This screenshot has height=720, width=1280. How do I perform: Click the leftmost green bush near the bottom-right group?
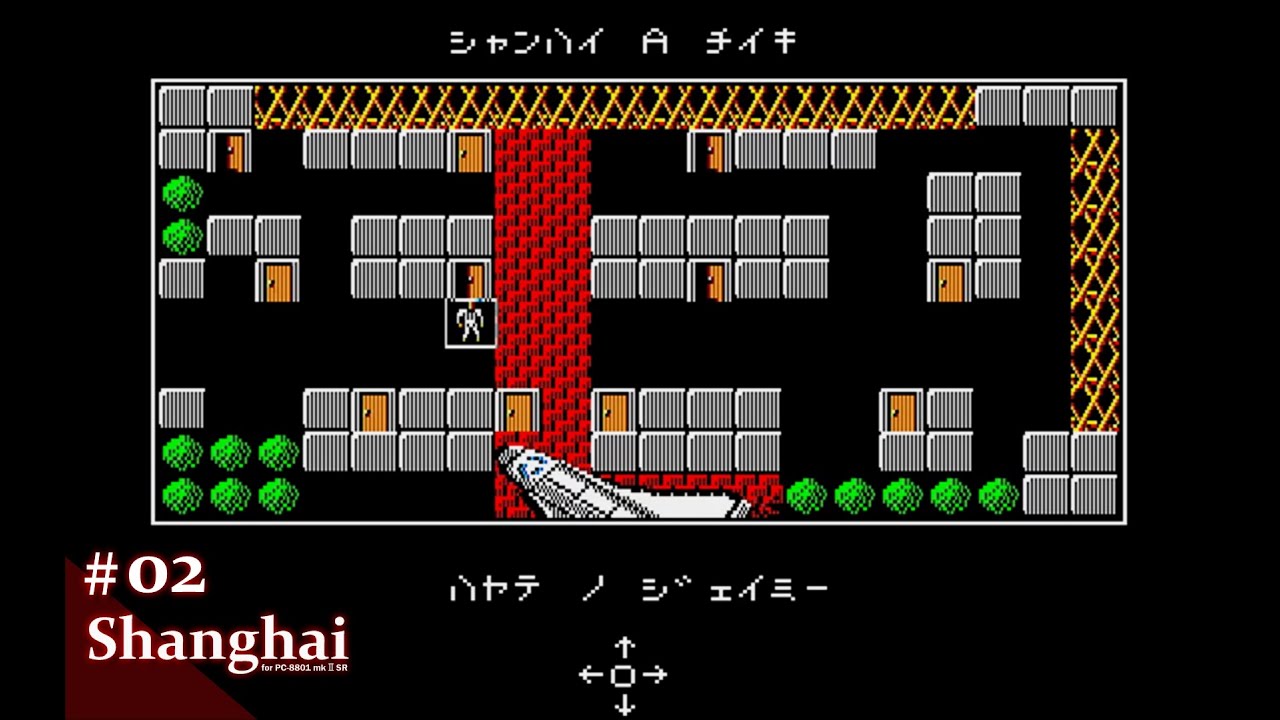(x=806, y=494)
